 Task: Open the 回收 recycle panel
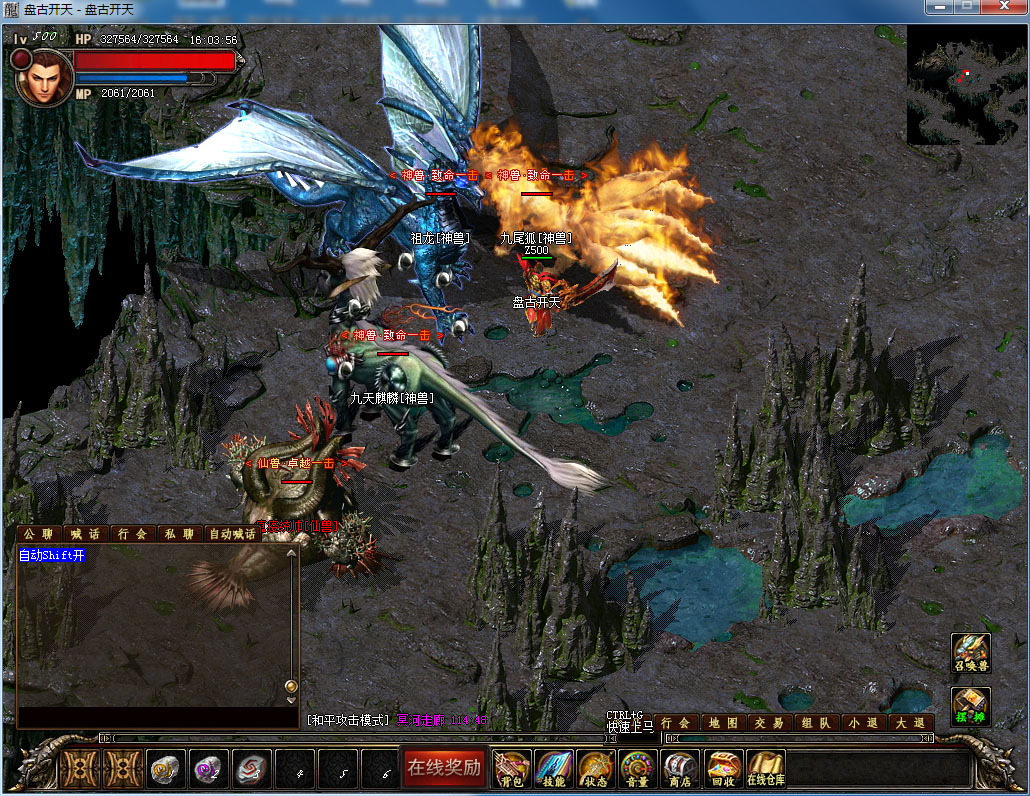(x=722, y=769)
